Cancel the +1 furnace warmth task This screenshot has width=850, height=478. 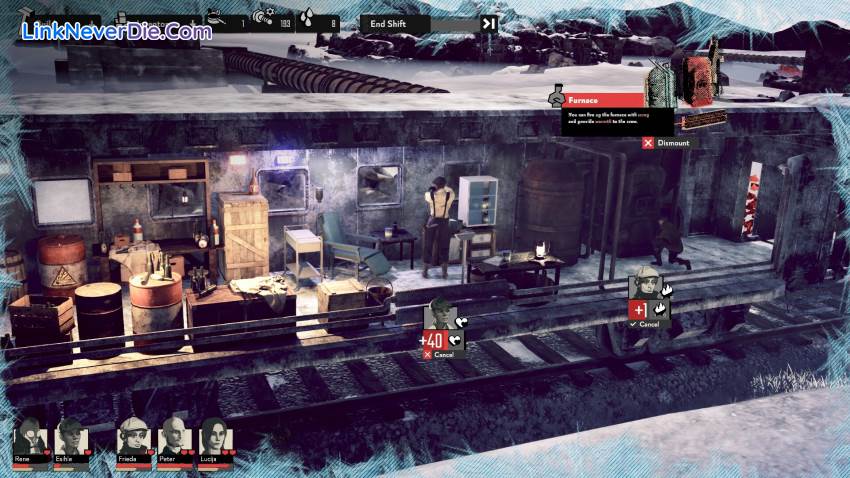[x=648, y=324]
